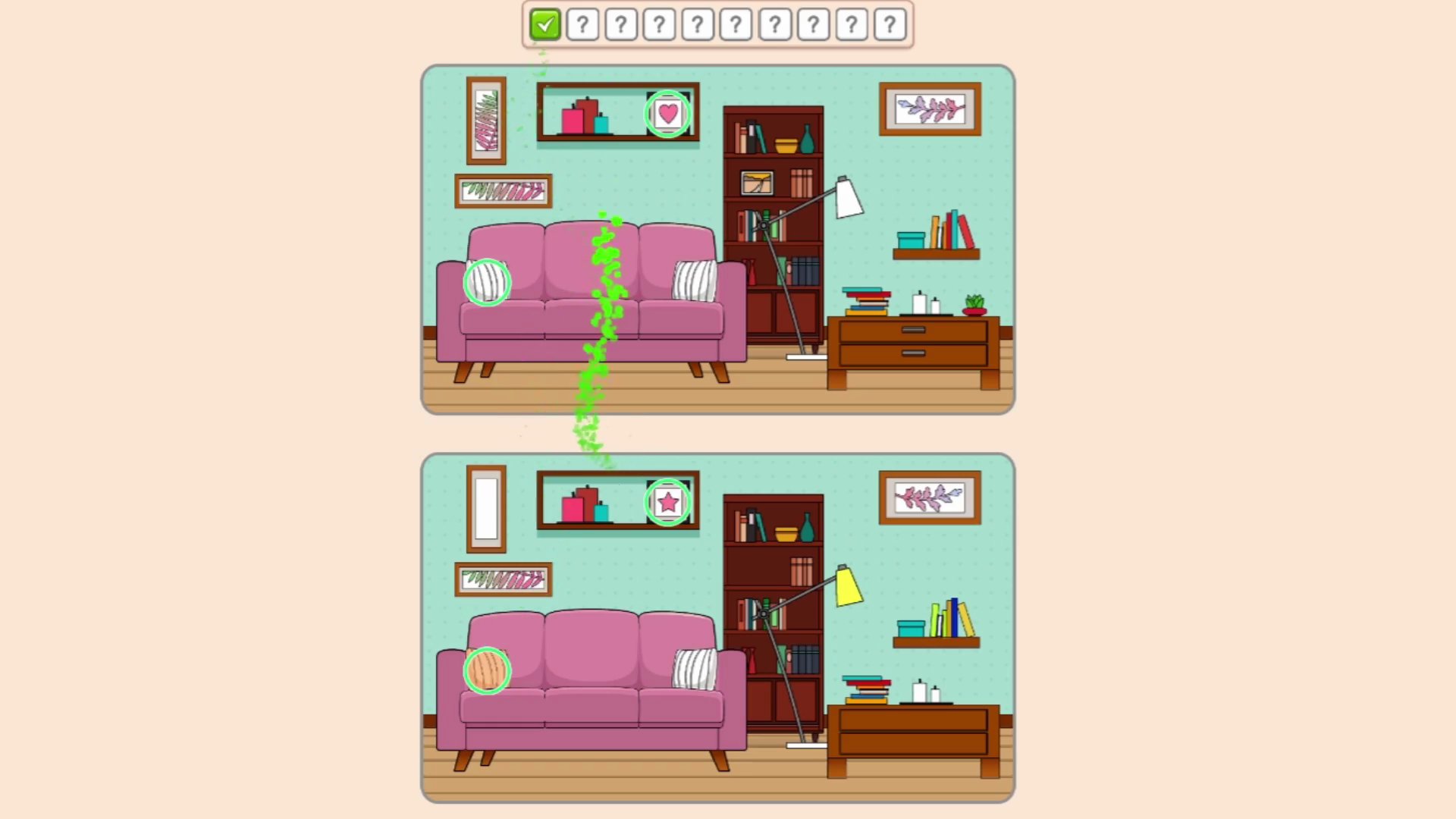Tap the drawer handle on the side table

coord(912,330)
